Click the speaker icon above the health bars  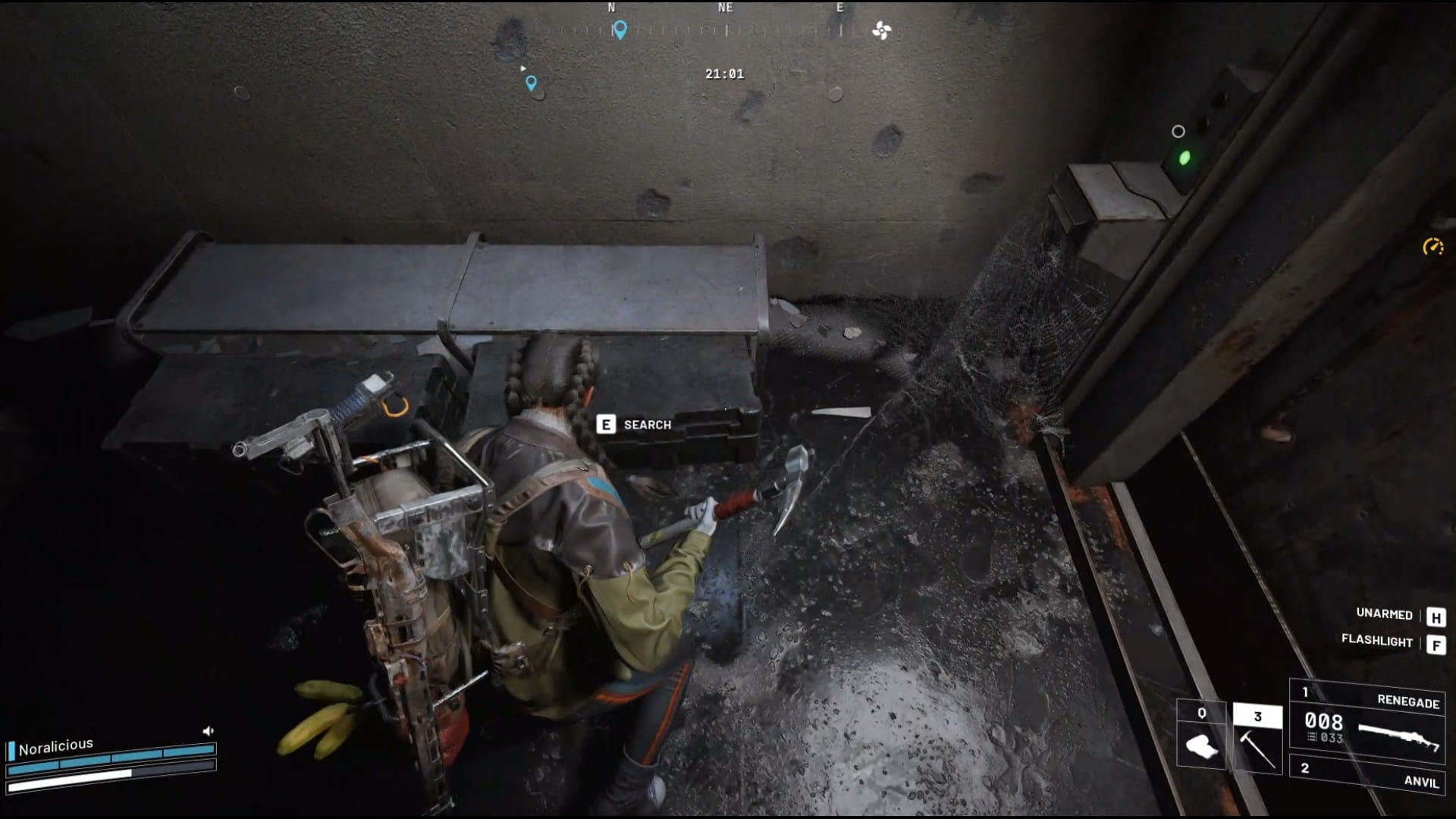(208, 730)
